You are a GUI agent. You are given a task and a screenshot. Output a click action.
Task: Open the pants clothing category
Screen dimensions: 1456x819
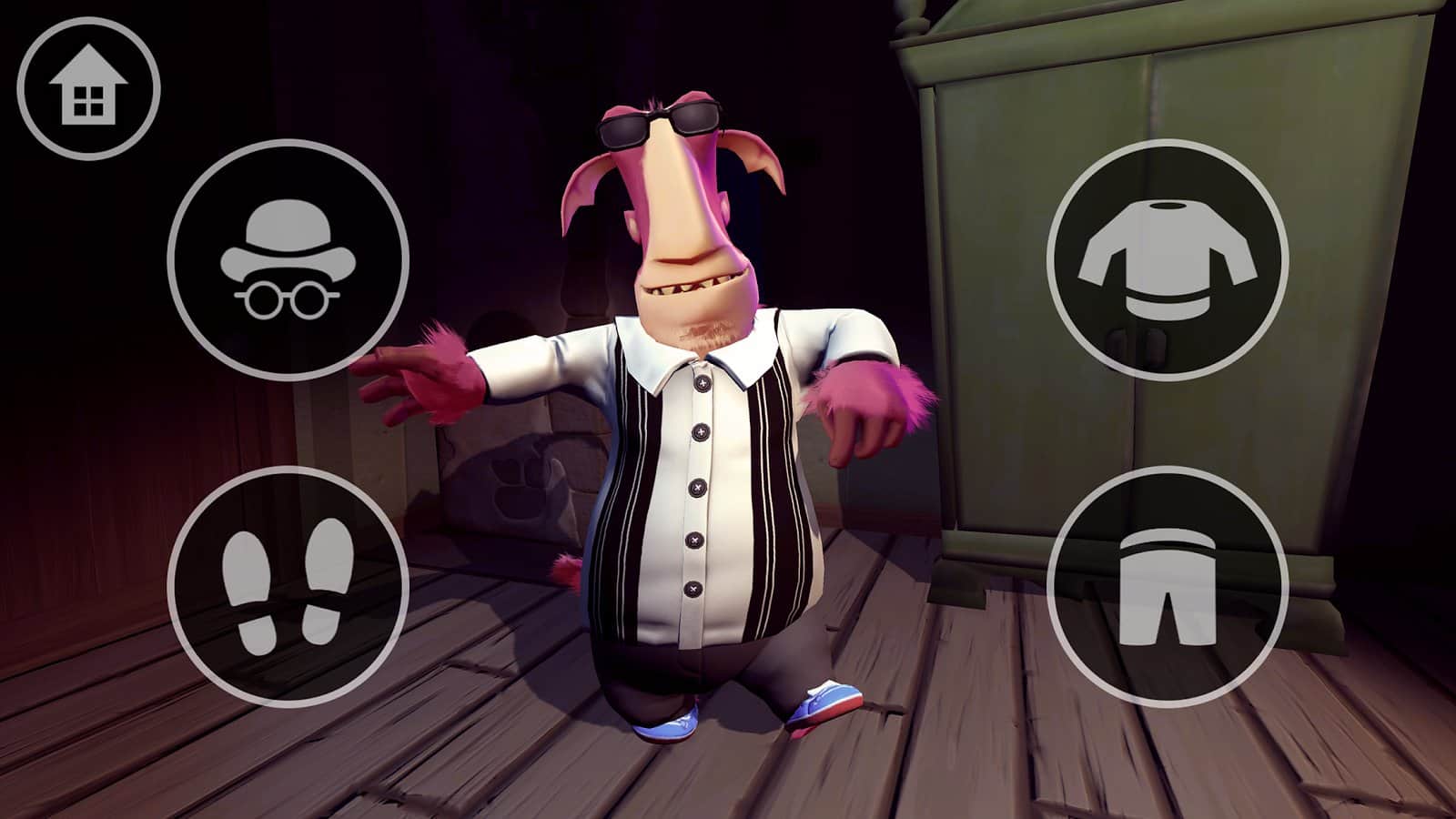tap(1168, 587)
